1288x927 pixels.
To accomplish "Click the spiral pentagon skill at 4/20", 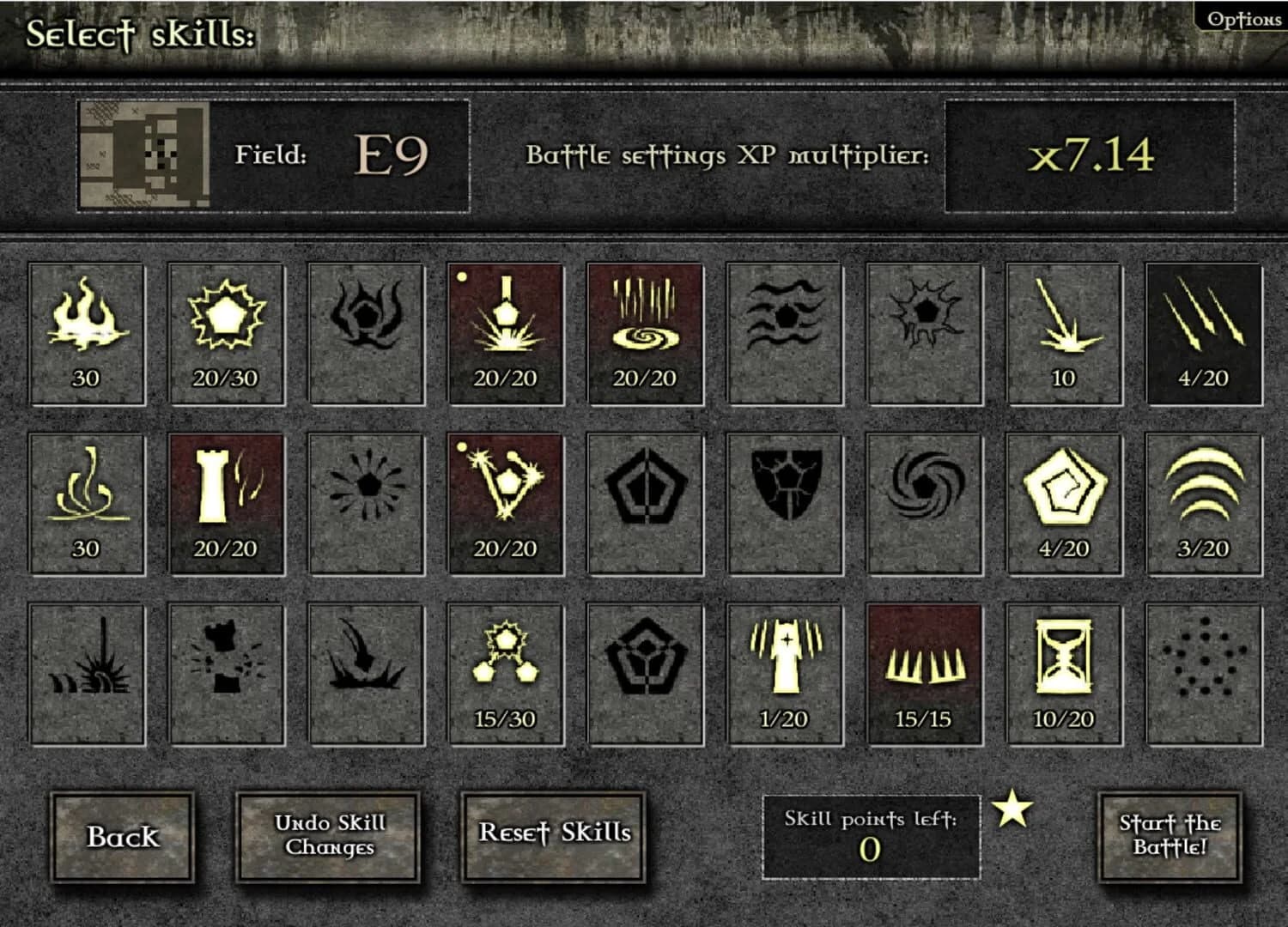I will point(1063,502).
